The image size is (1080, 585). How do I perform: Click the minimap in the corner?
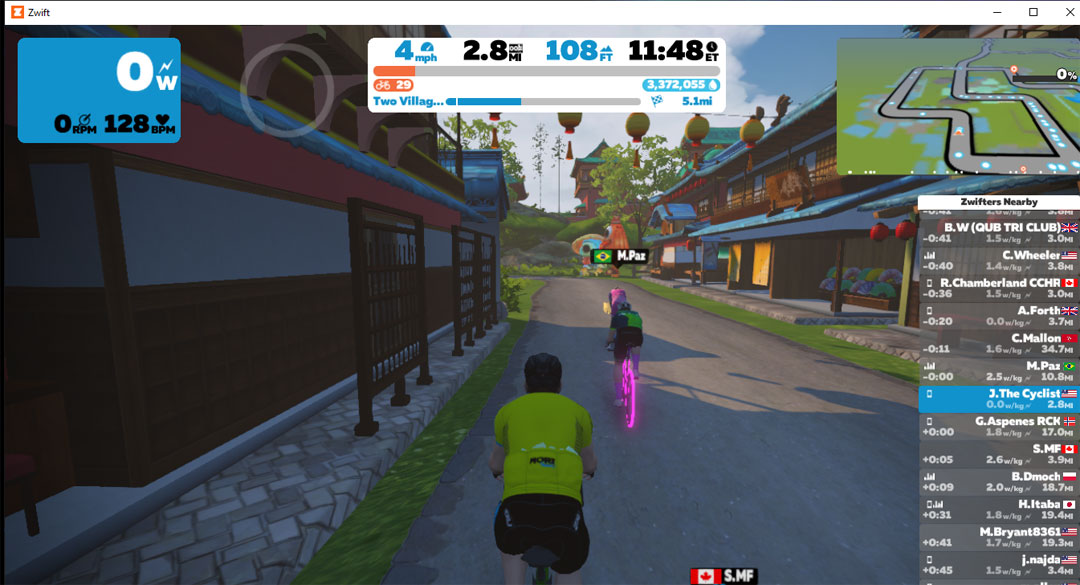click(957, 107)
